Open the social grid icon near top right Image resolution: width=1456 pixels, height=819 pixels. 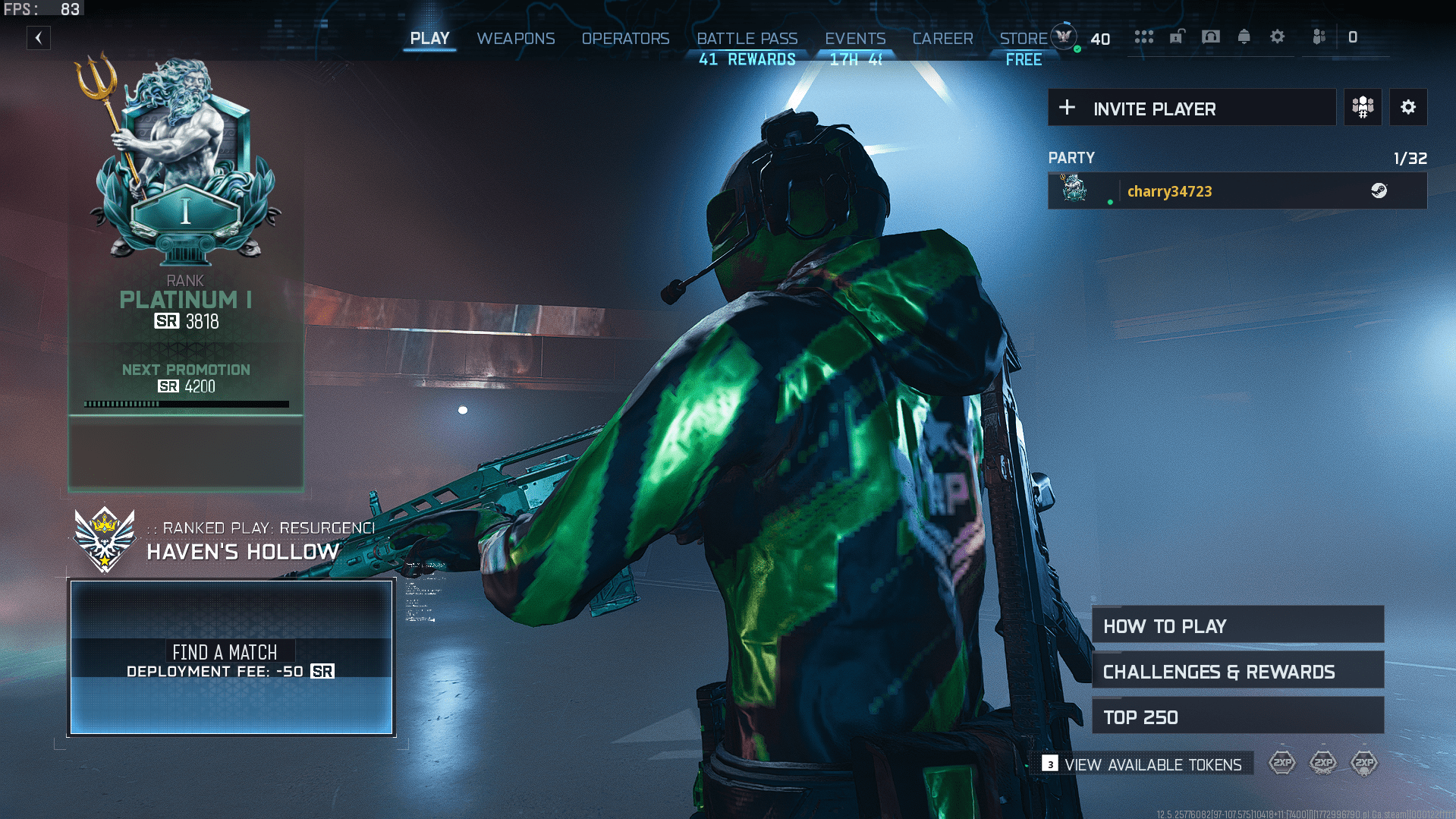(1145, 36)
